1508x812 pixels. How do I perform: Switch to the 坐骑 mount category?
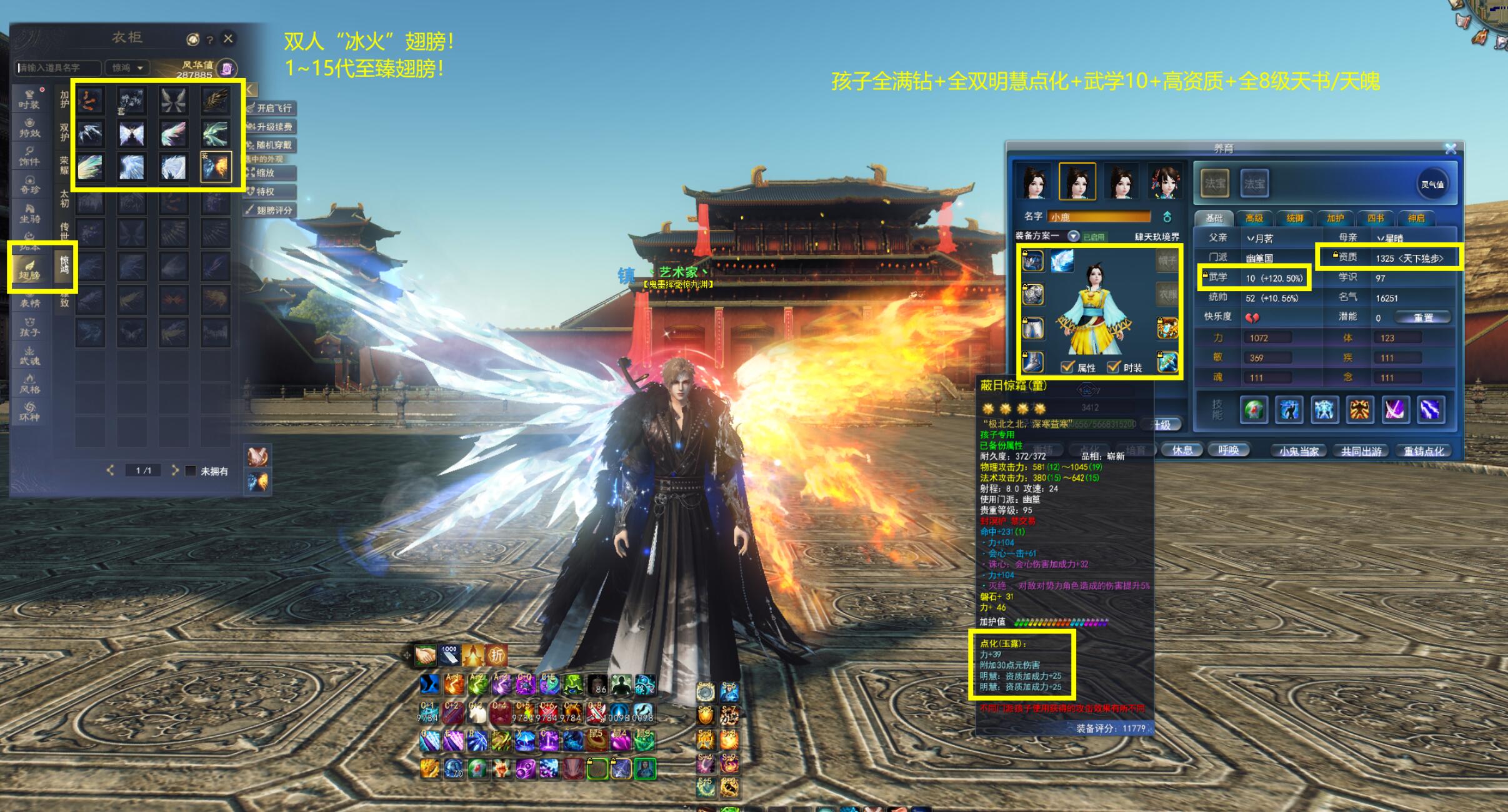click(29, 214)
